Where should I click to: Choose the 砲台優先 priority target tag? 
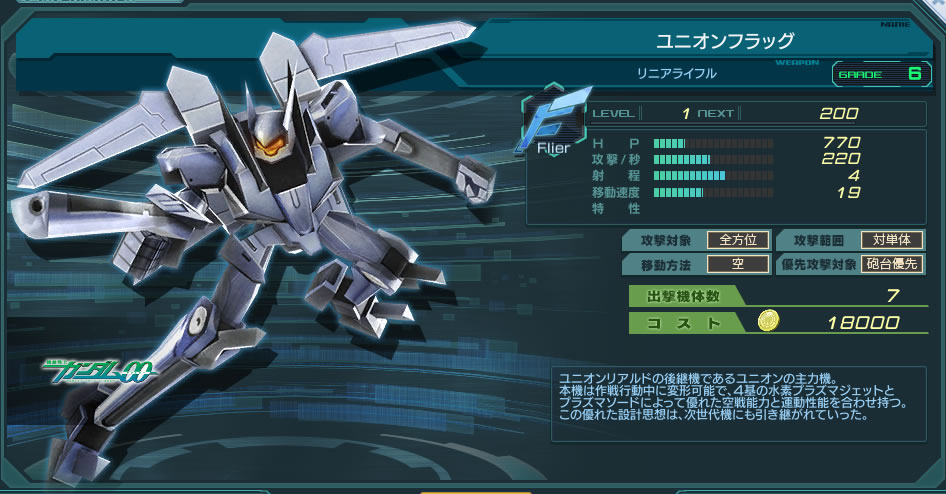[892, 265]
